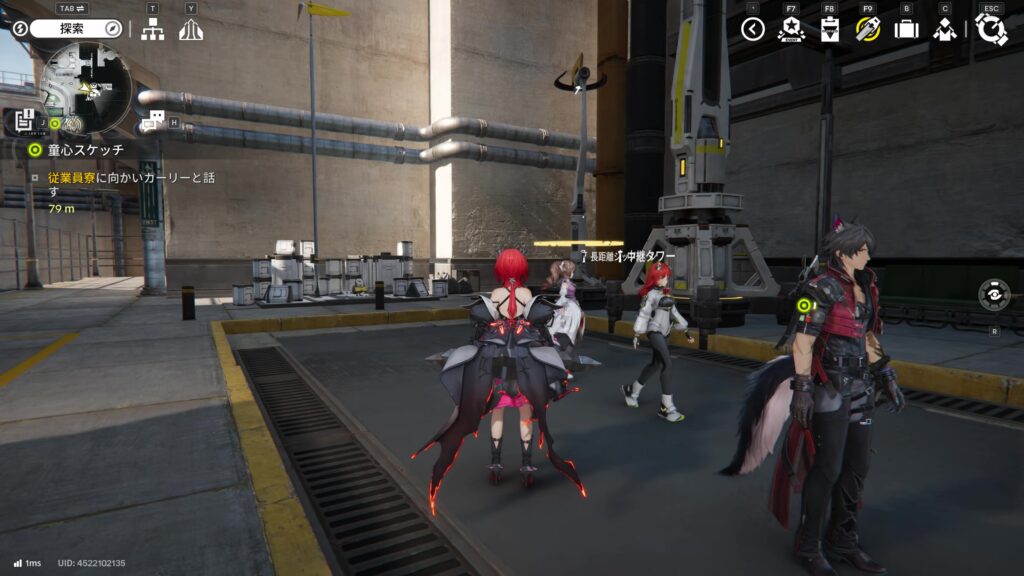1024x576 pixels.
Task: Toggle the 探索 exploration mode switch
Action: 75,29
